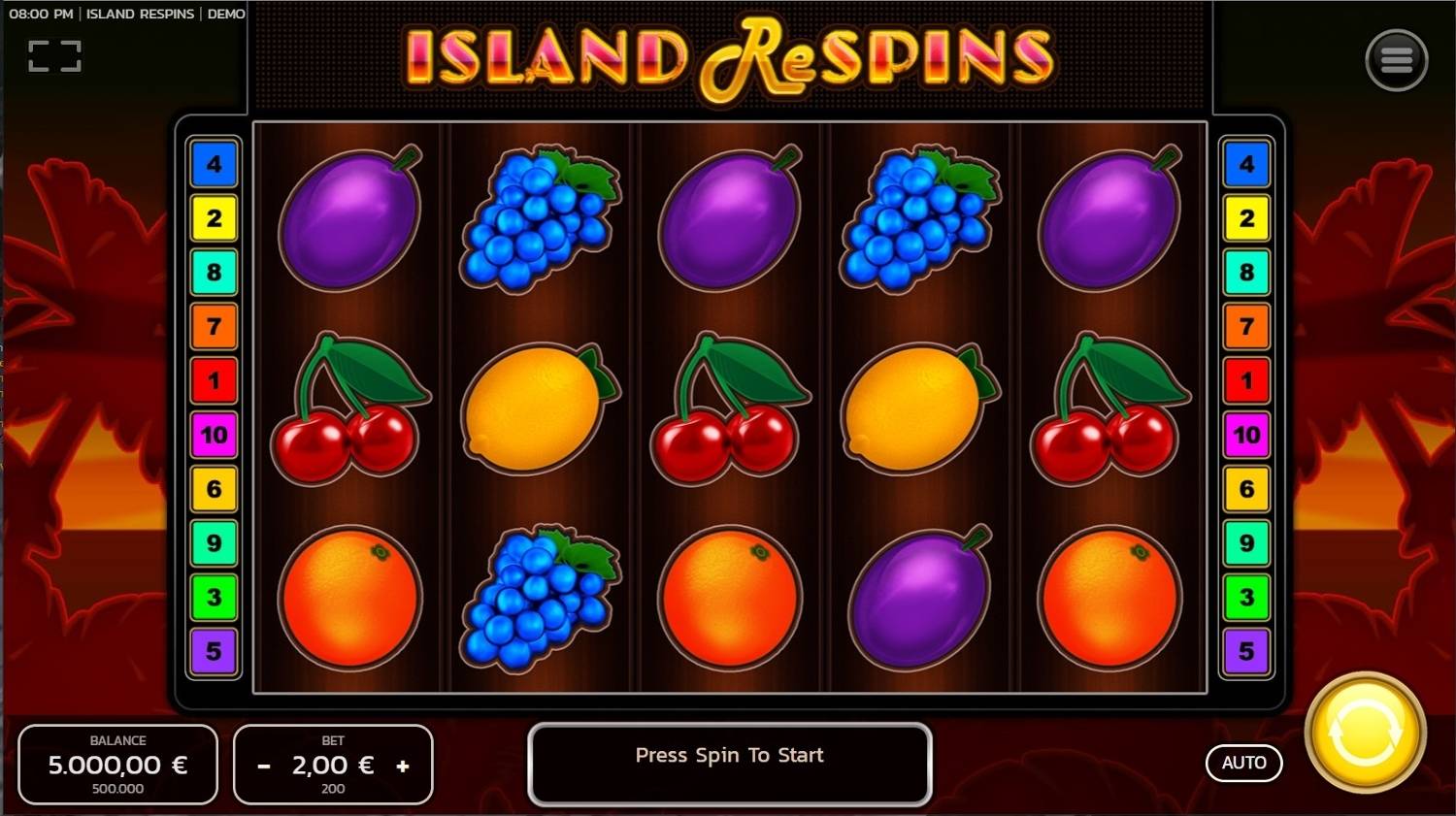Click the minus to decrease the bet
The image size is (1456, 816).
coord(263,766)
